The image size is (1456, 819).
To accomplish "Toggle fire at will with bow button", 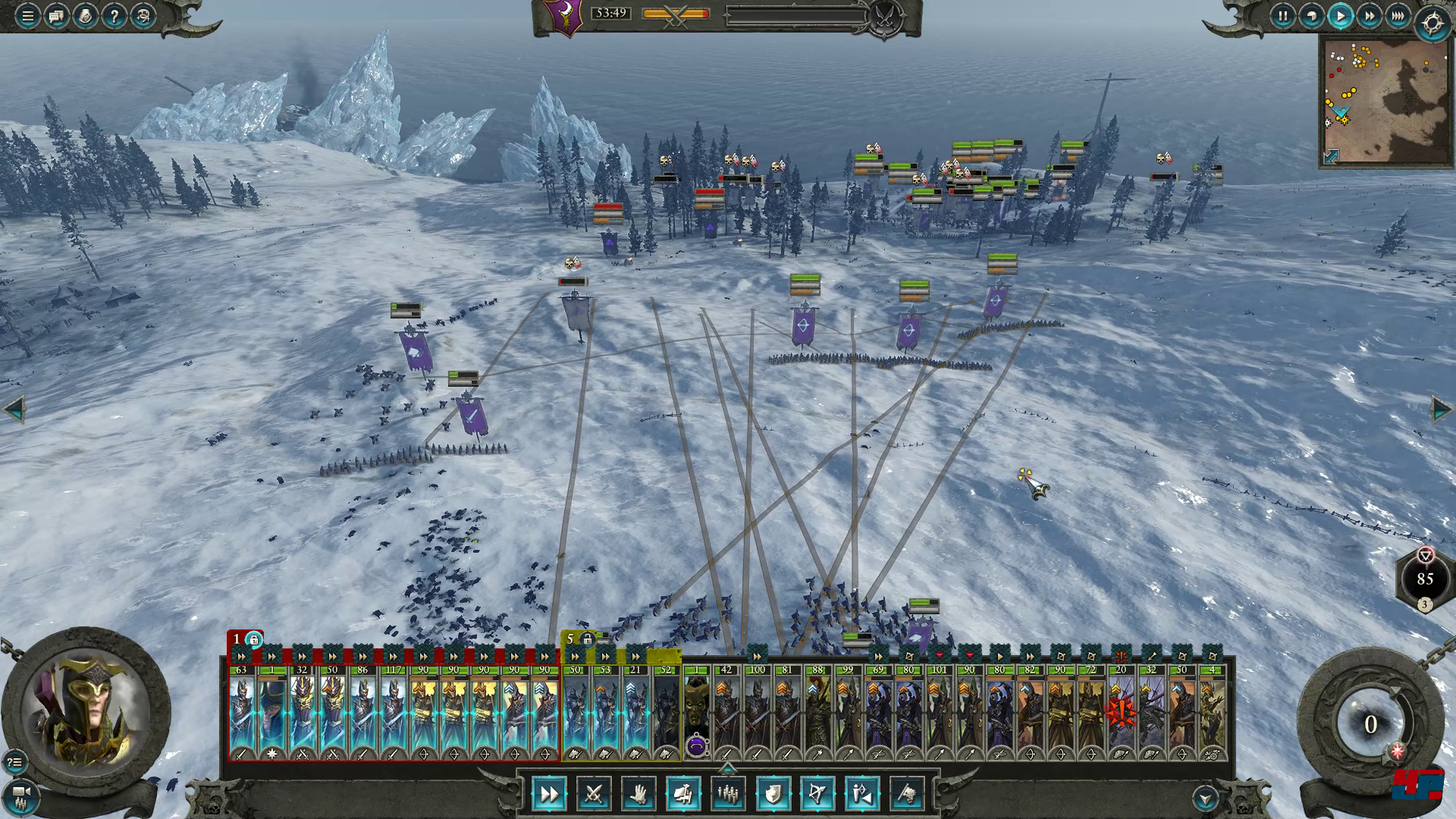I will click(817, 794).
